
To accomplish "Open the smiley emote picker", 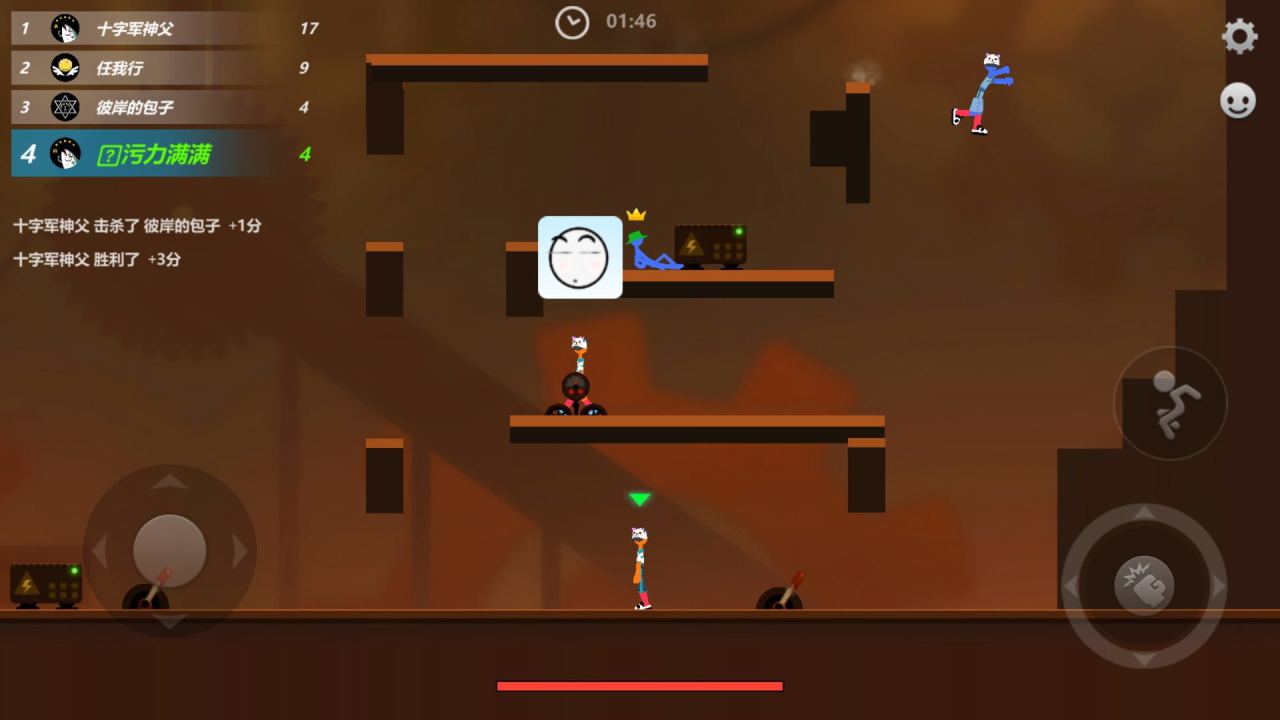I will pos(1238,101).
